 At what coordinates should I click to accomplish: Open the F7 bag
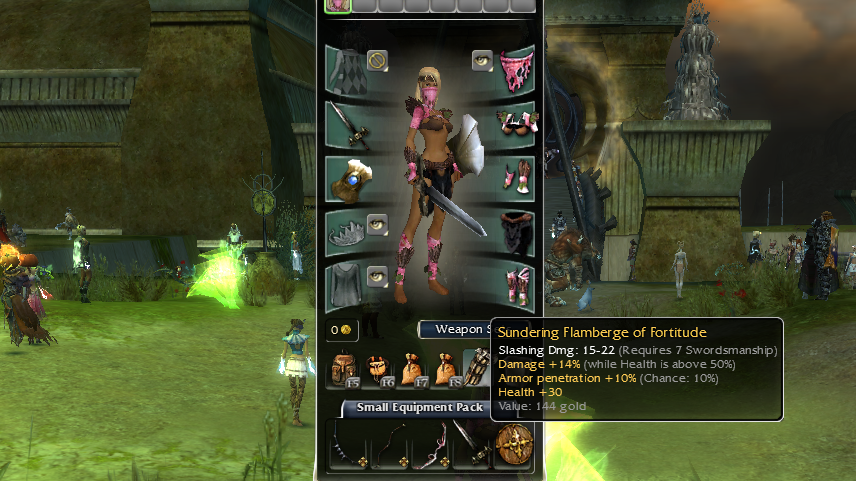tap(411, 370)
